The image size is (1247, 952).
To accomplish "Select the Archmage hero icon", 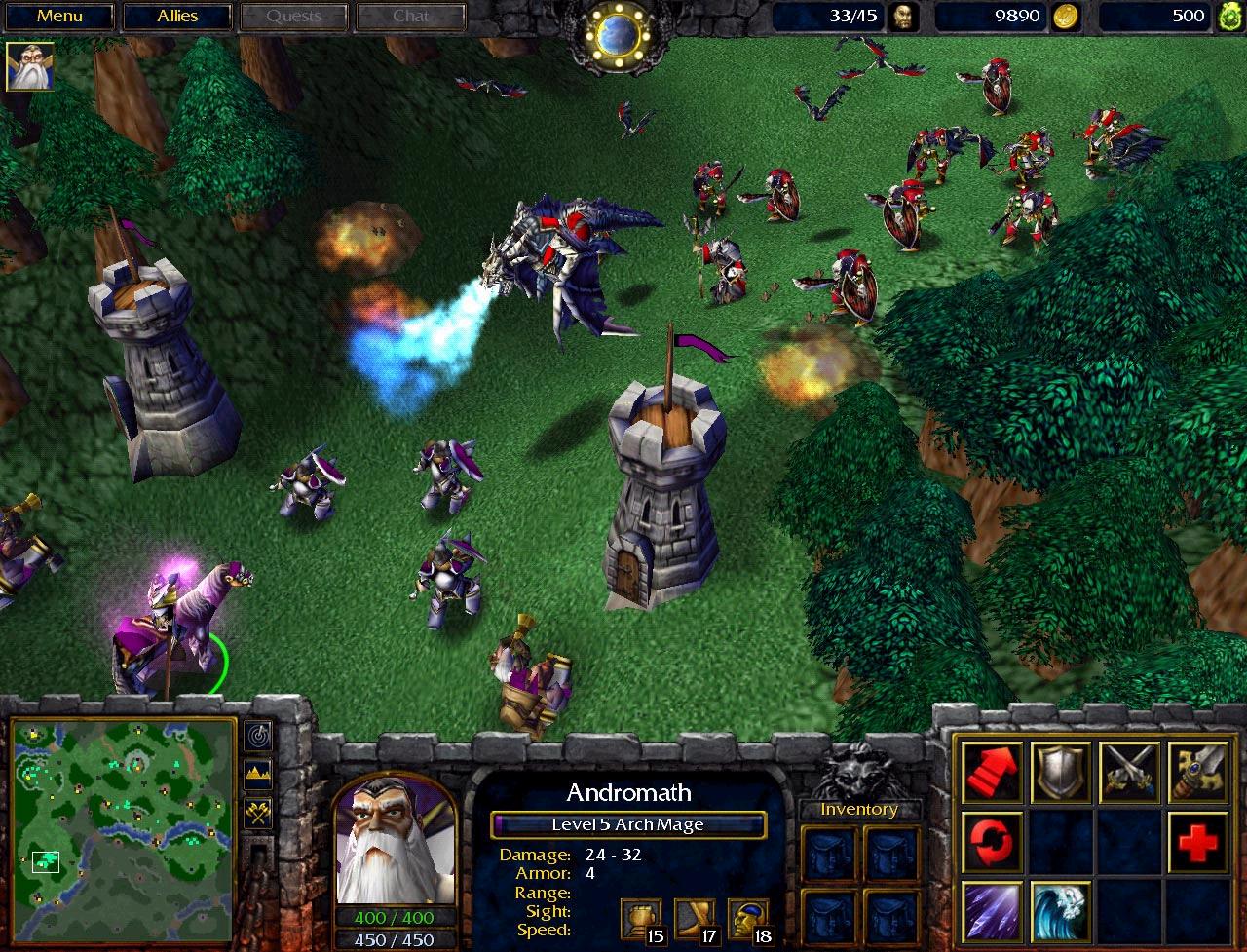I will pyautogui.click(x=30, y=67).
